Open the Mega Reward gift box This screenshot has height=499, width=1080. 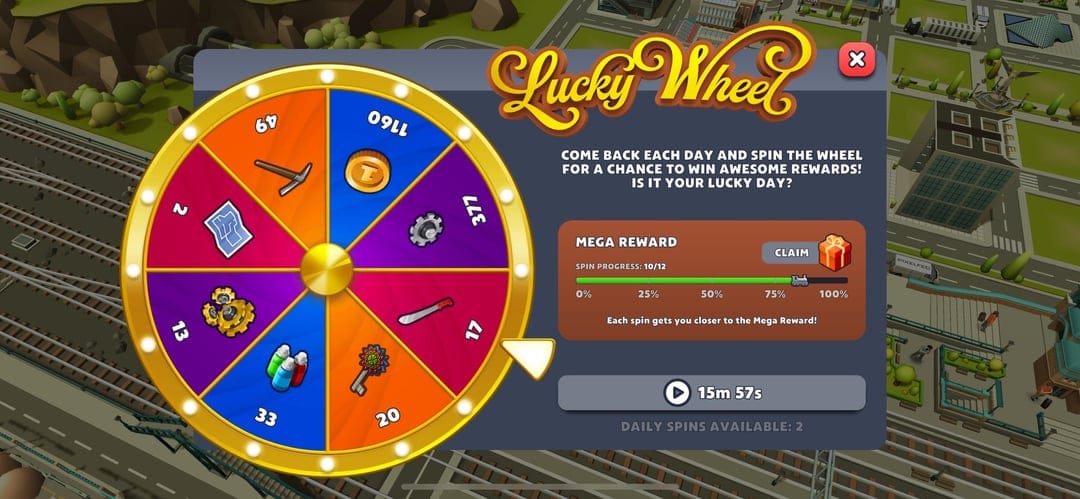(835, 252)
